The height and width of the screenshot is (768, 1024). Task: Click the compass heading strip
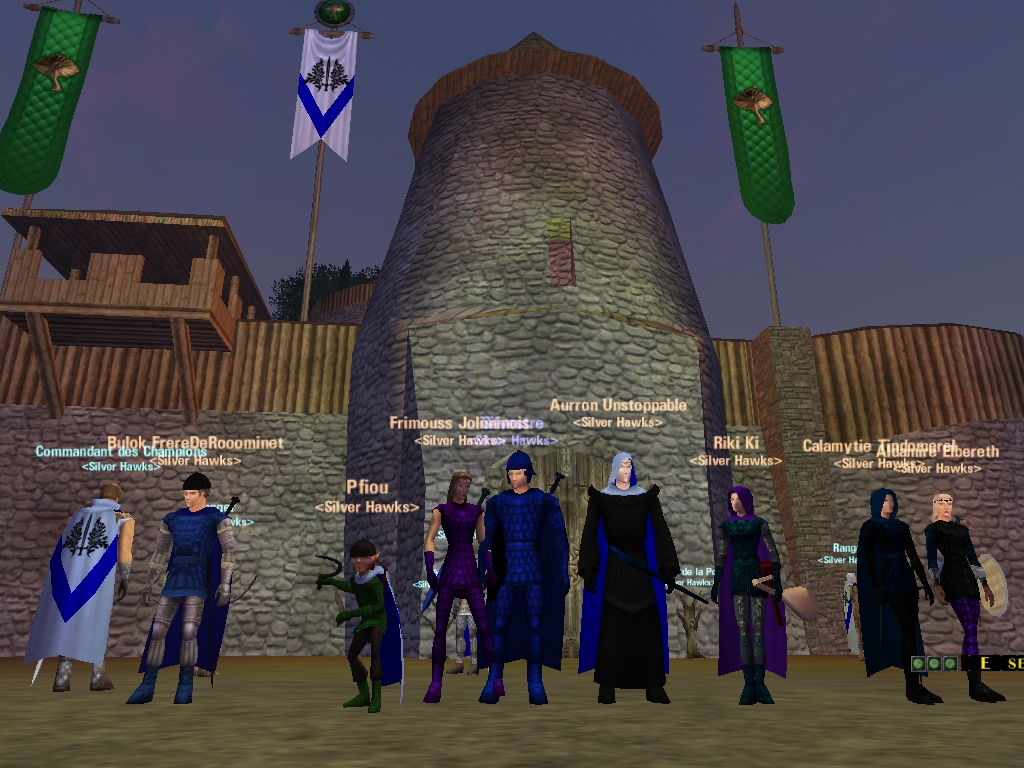[994, 663]
